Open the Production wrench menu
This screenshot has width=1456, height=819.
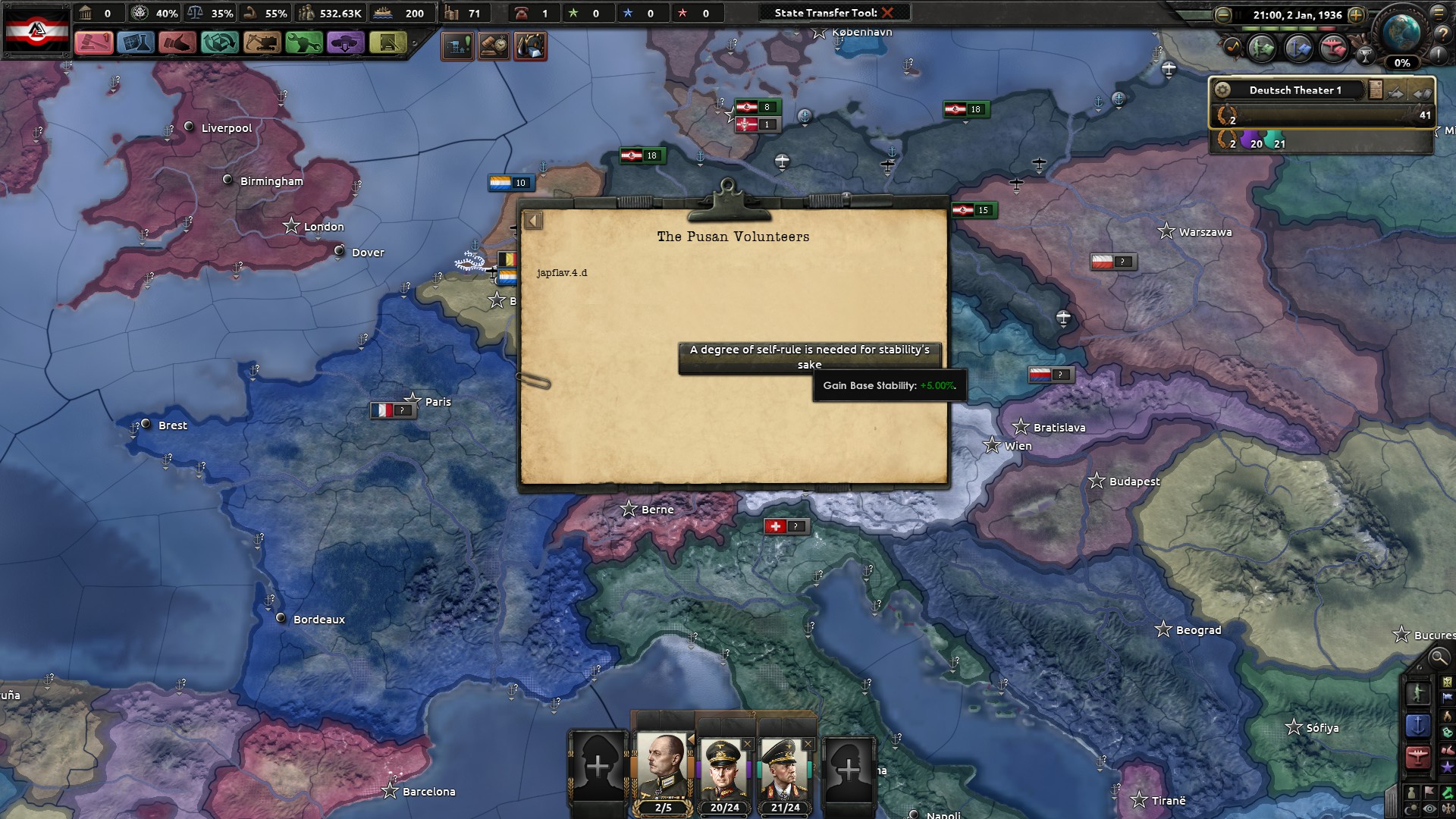point(303,42)
